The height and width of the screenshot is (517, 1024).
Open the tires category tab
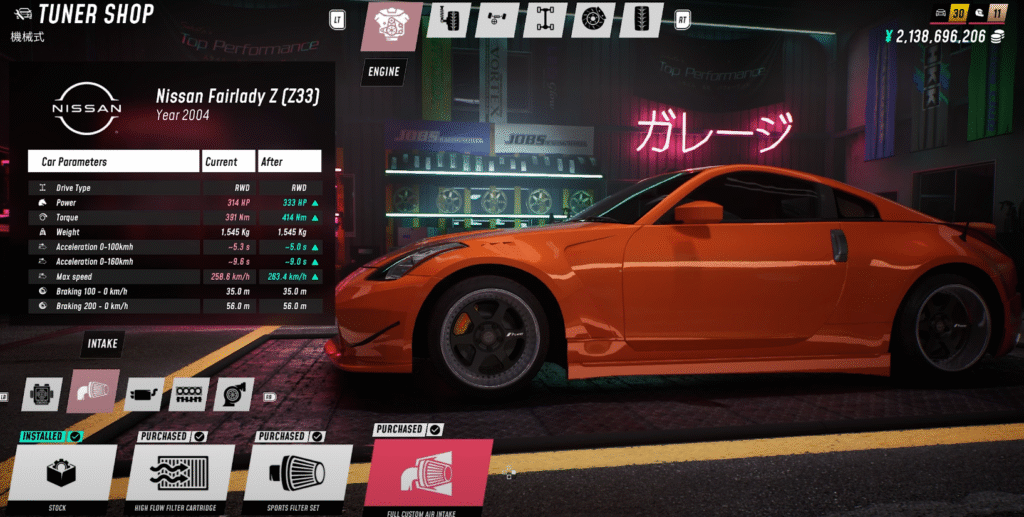pos(643,19)
